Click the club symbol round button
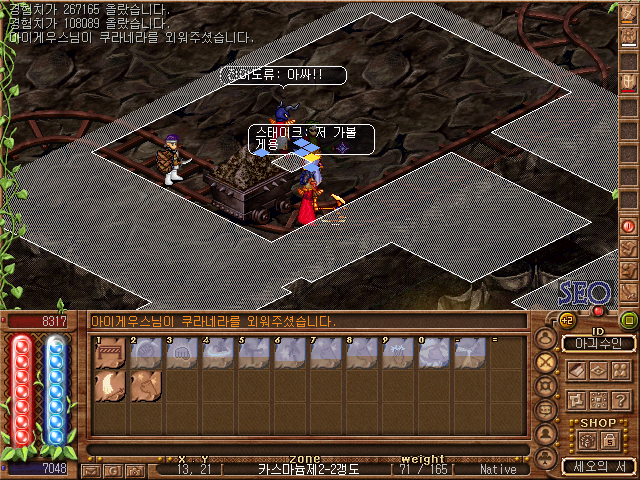This screenshot has height=480, width=640. click(x=546, y=458)
